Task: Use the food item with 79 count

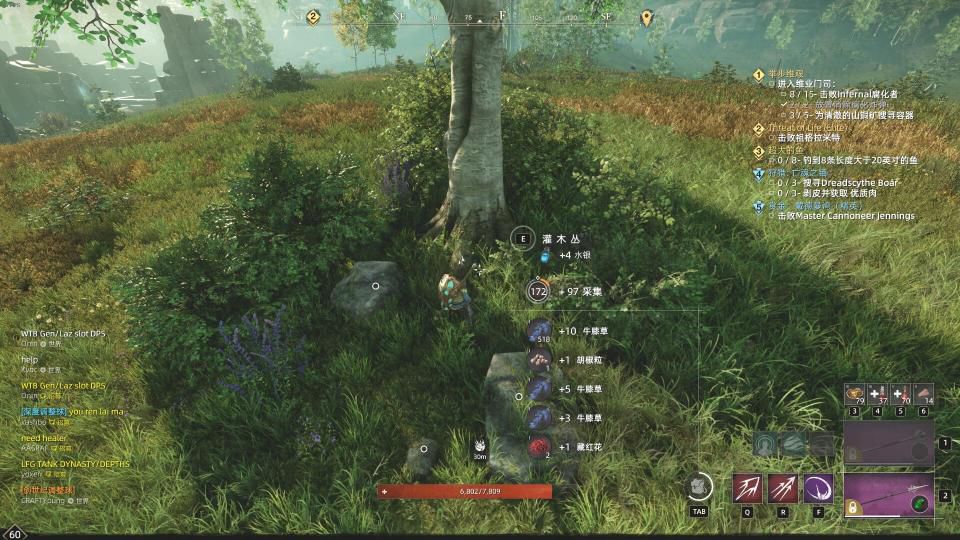Action: click(x=854, y=394)
